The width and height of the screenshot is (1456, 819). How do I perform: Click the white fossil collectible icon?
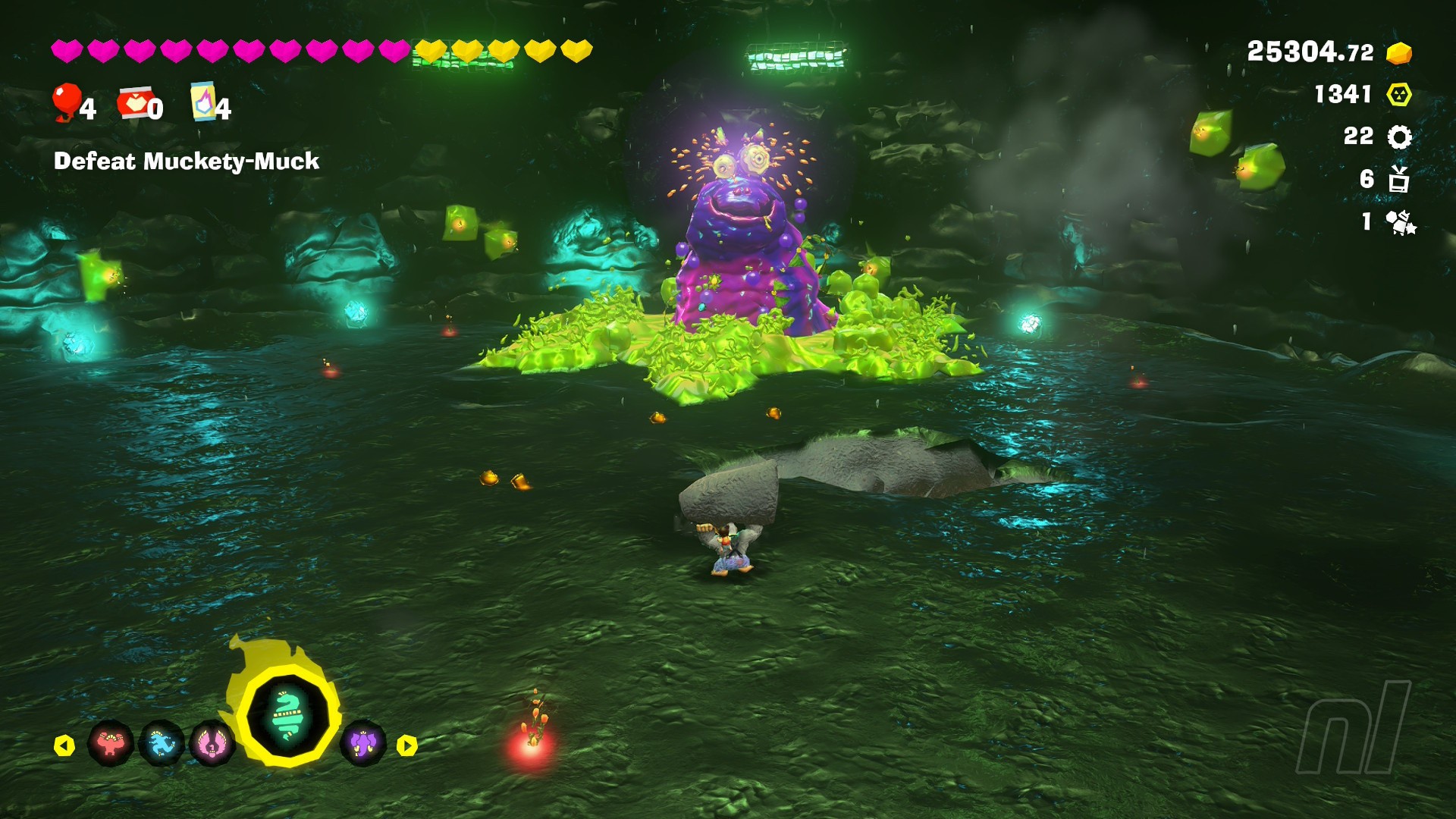pyautogui.click(x=1400, y=222)
